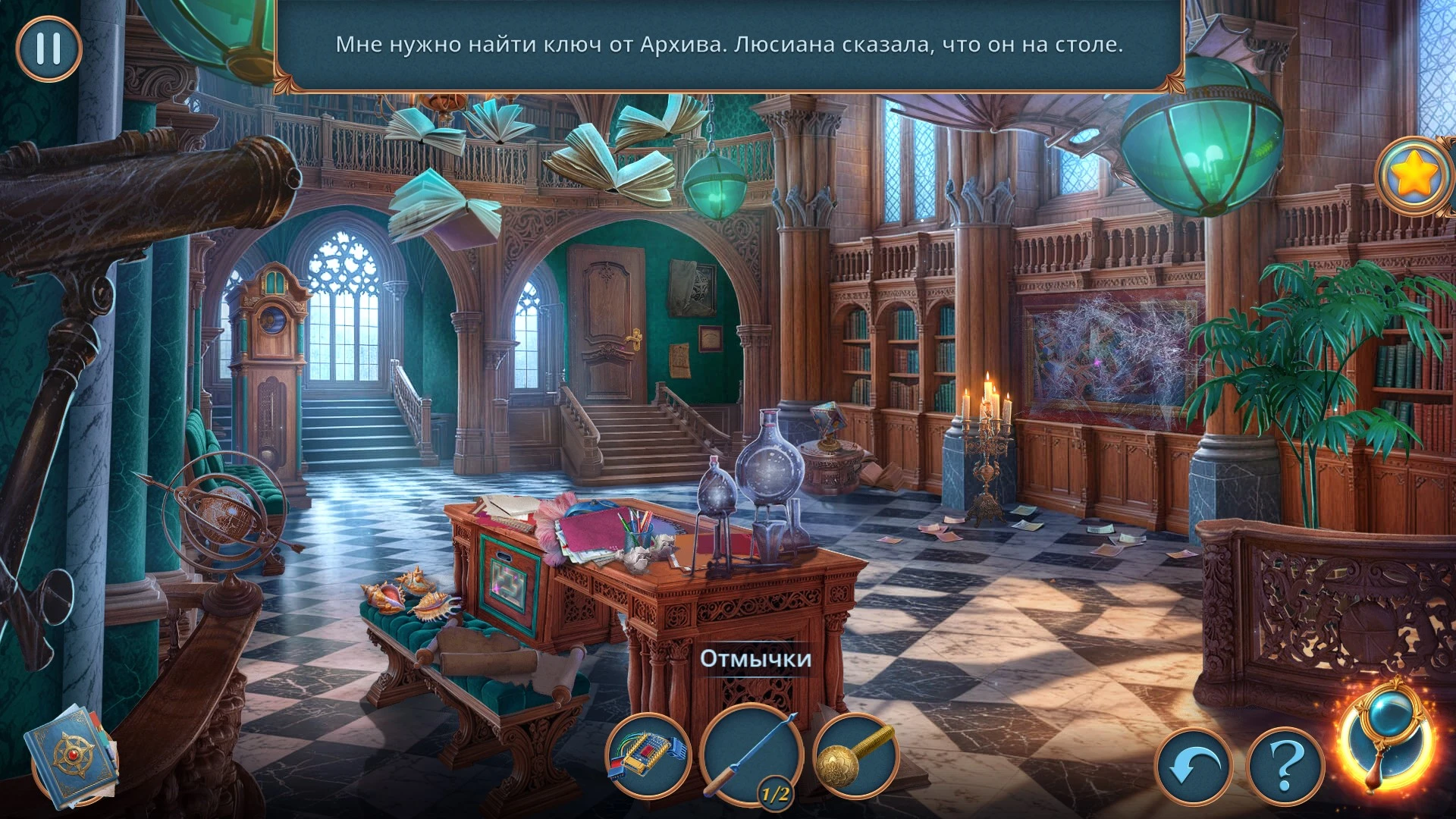Pause the game

point(48,49)
